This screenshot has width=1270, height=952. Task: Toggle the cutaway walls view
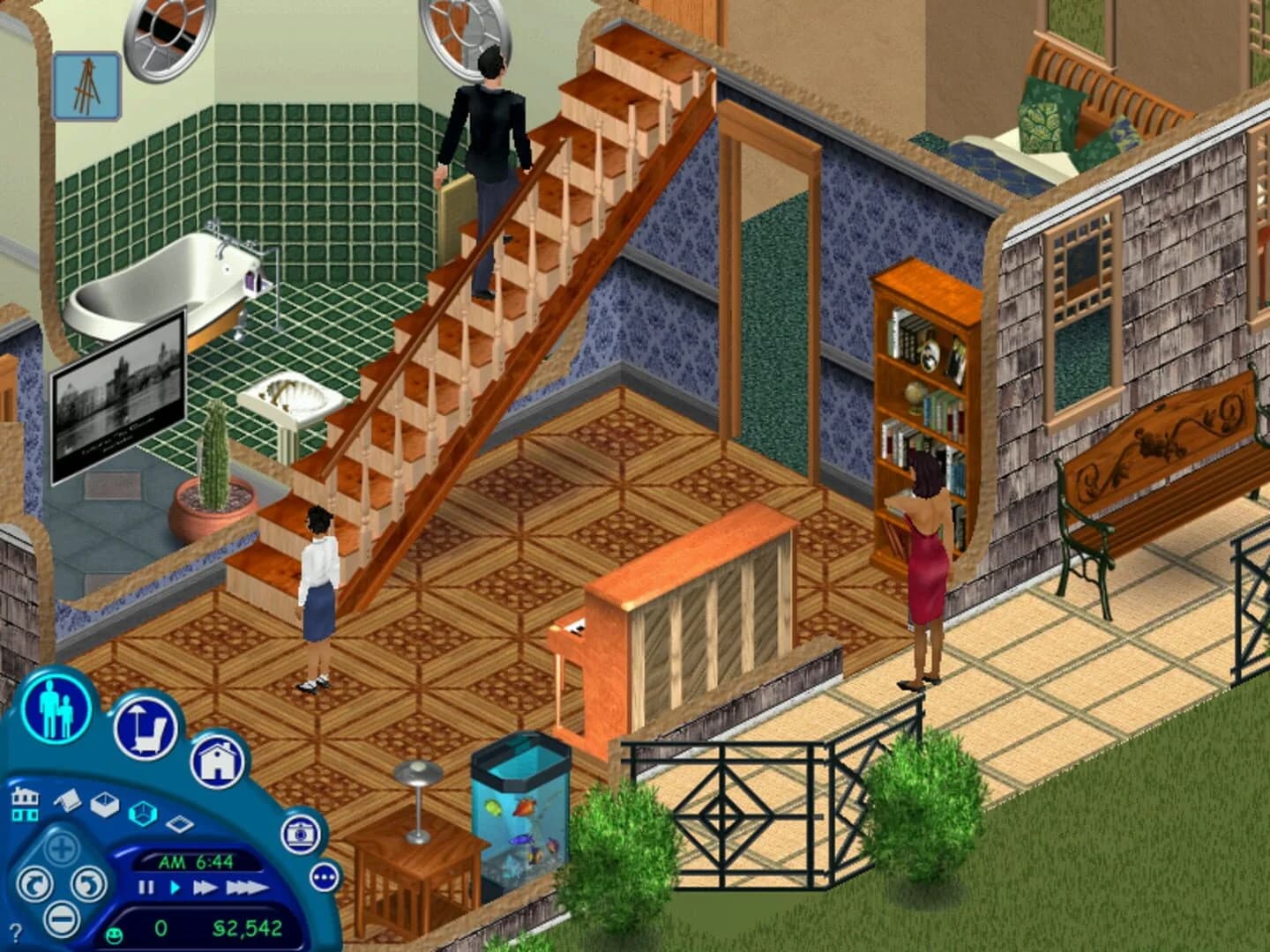[x=144, y=812]
